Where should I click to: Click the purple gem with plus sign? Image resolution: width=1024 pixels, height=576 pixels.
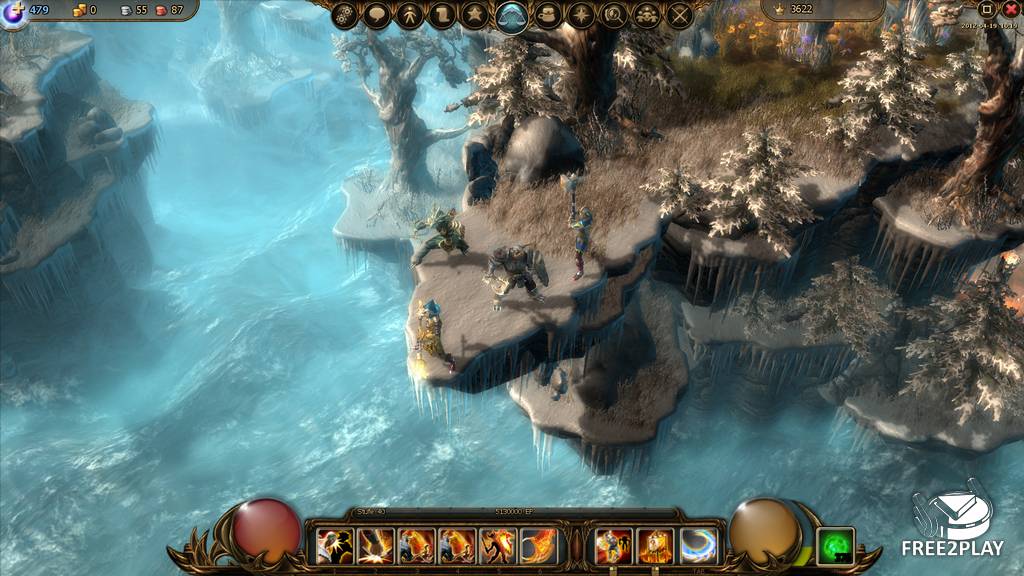(x=14, y=12)
